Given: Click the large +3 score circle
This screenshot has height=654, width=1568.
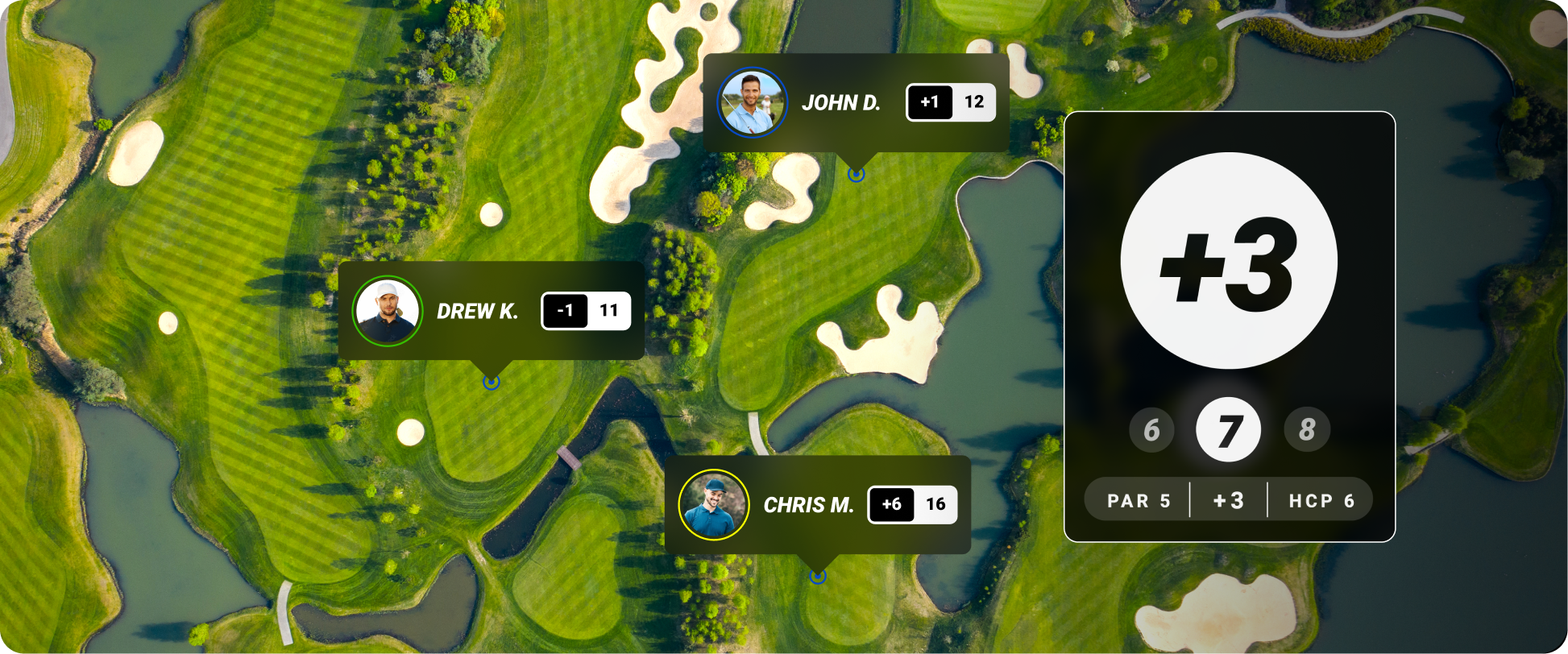Looking at the screenshot, I should tap(1228, 261).
